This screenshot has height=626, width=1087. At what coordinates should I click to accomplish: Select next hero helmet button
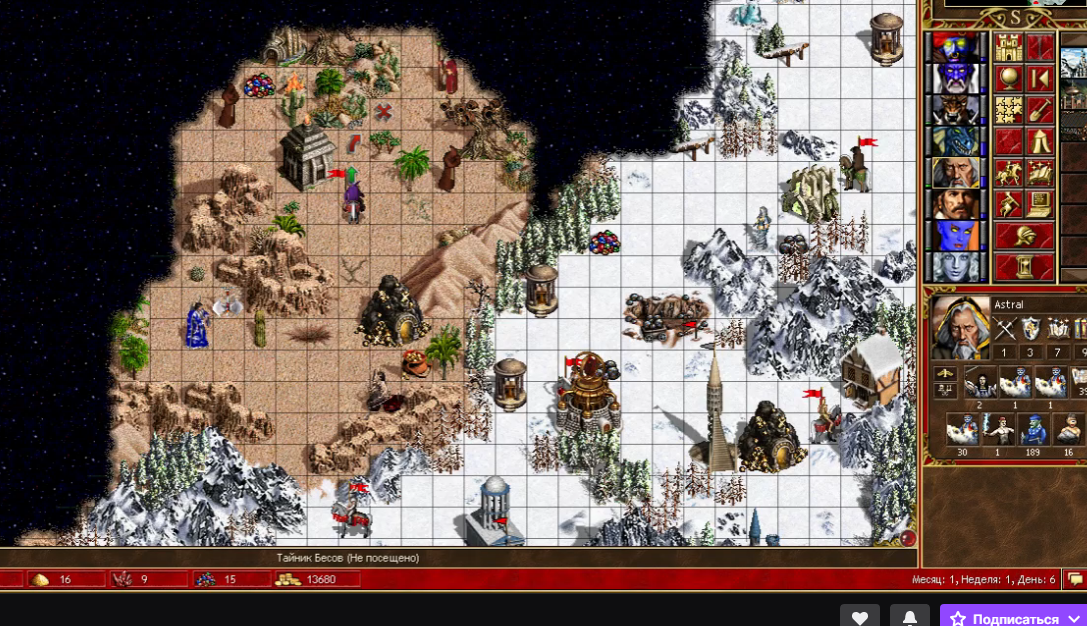pos(1025,236)
